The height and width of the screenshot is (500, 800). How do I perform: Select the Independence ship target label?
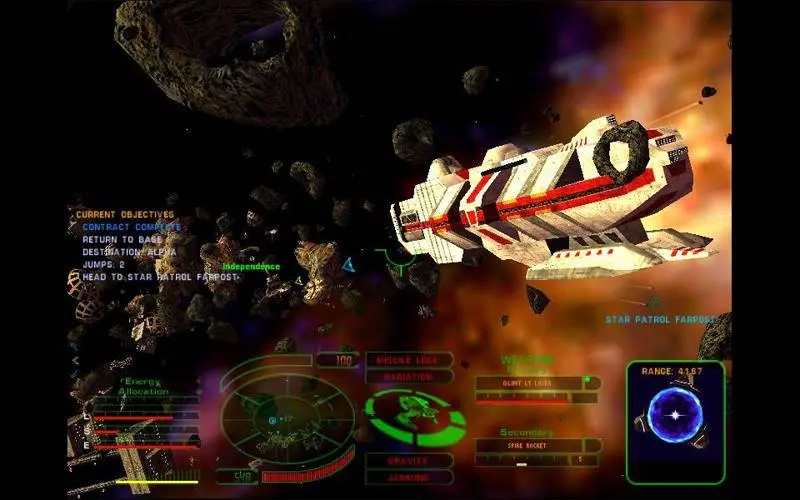251,267
